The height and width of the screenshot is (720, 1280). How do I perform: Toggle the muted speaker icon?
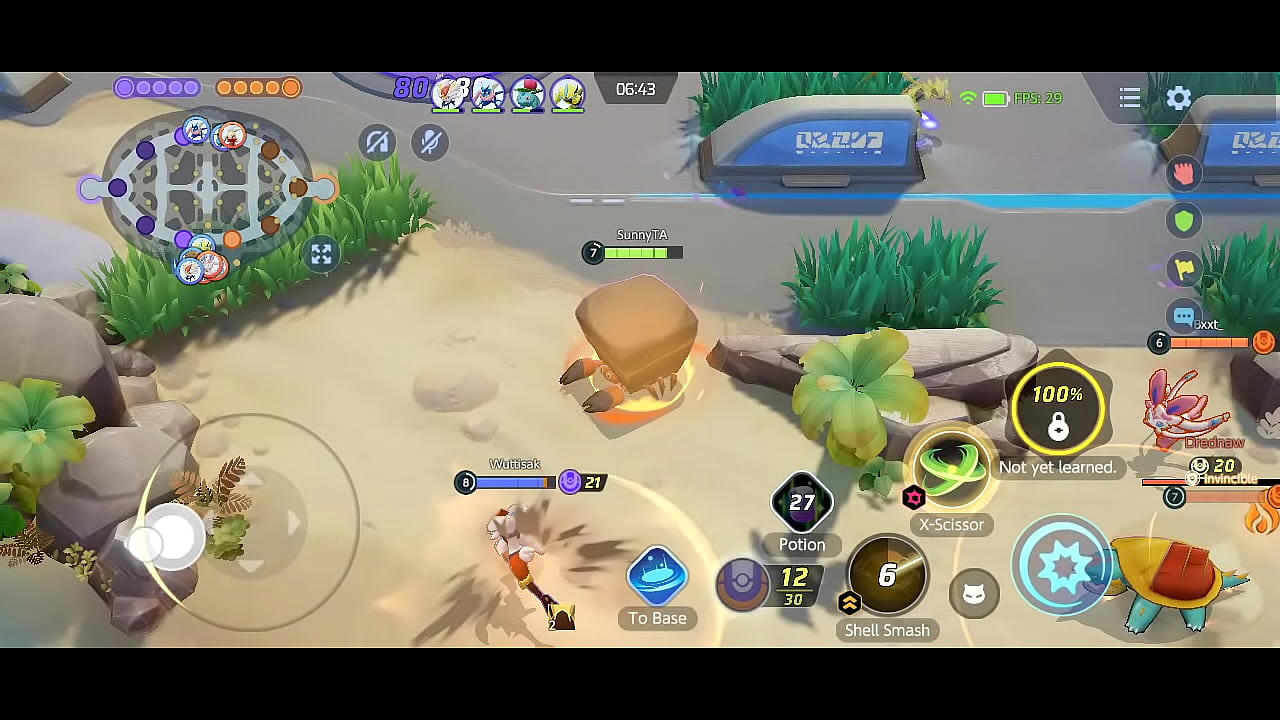tap(377, 143)
